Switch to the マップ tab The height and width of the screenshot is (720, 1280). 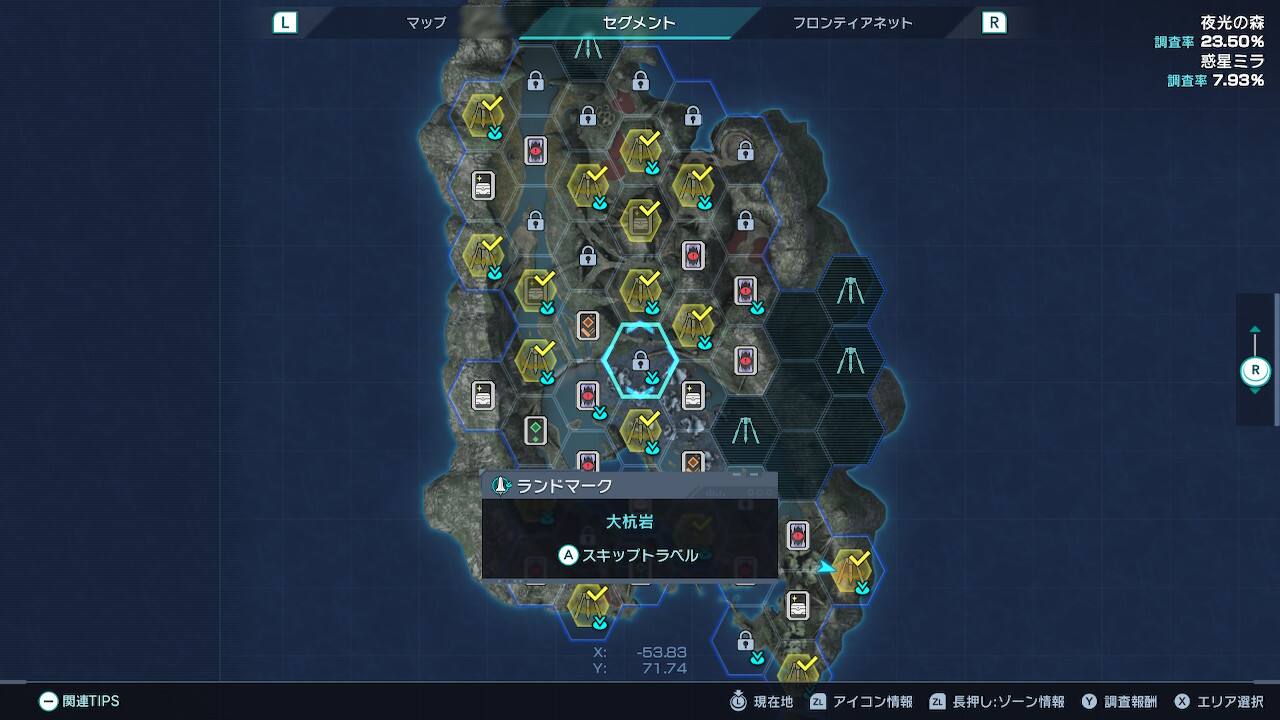click(x=426, y=22)
